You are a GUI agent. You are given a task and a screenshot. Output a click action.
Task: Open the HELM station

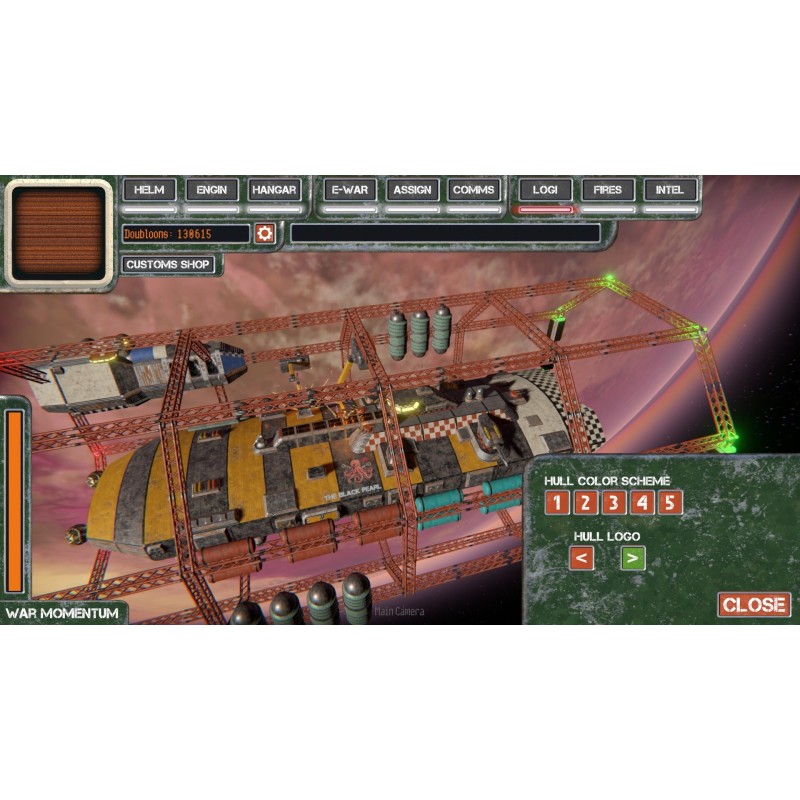150,190
